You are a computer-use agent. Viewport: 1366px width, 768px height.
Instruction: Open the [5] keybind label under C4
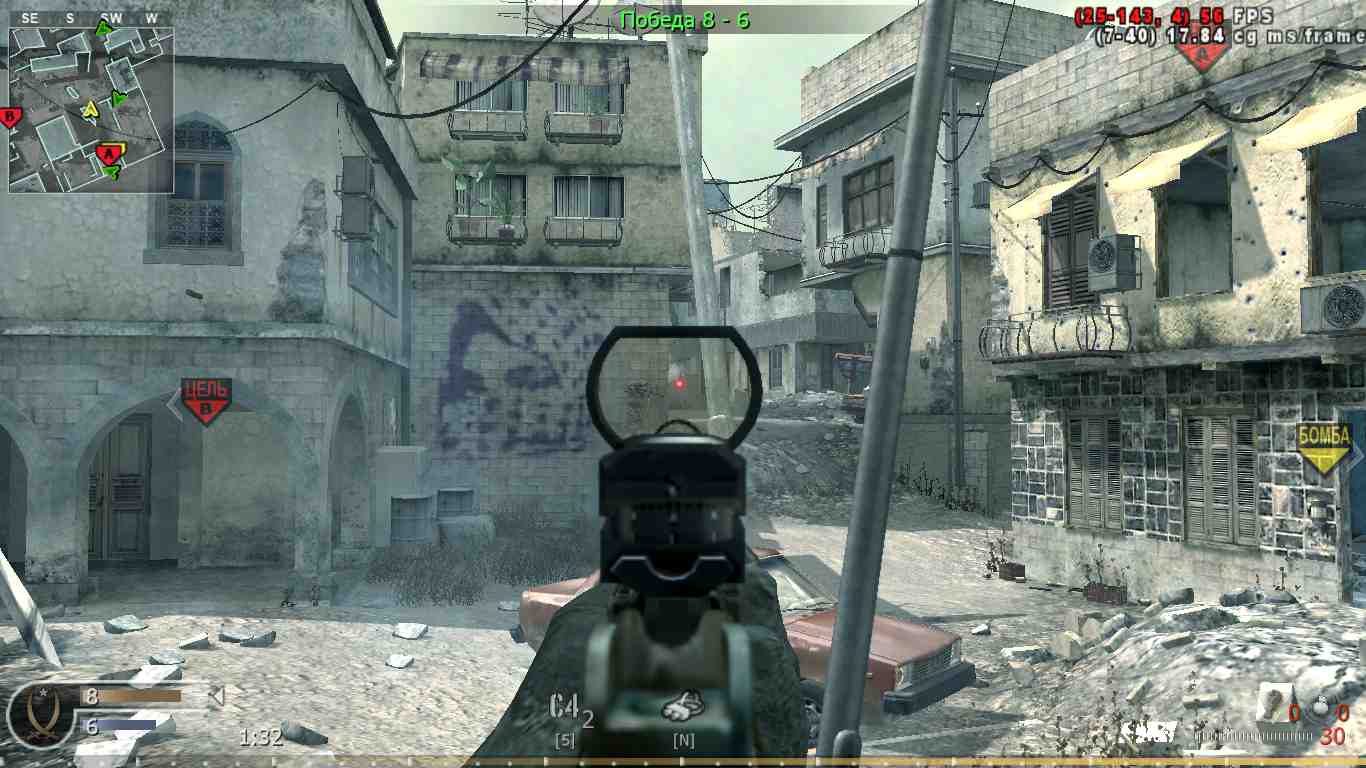coord(563,741)
